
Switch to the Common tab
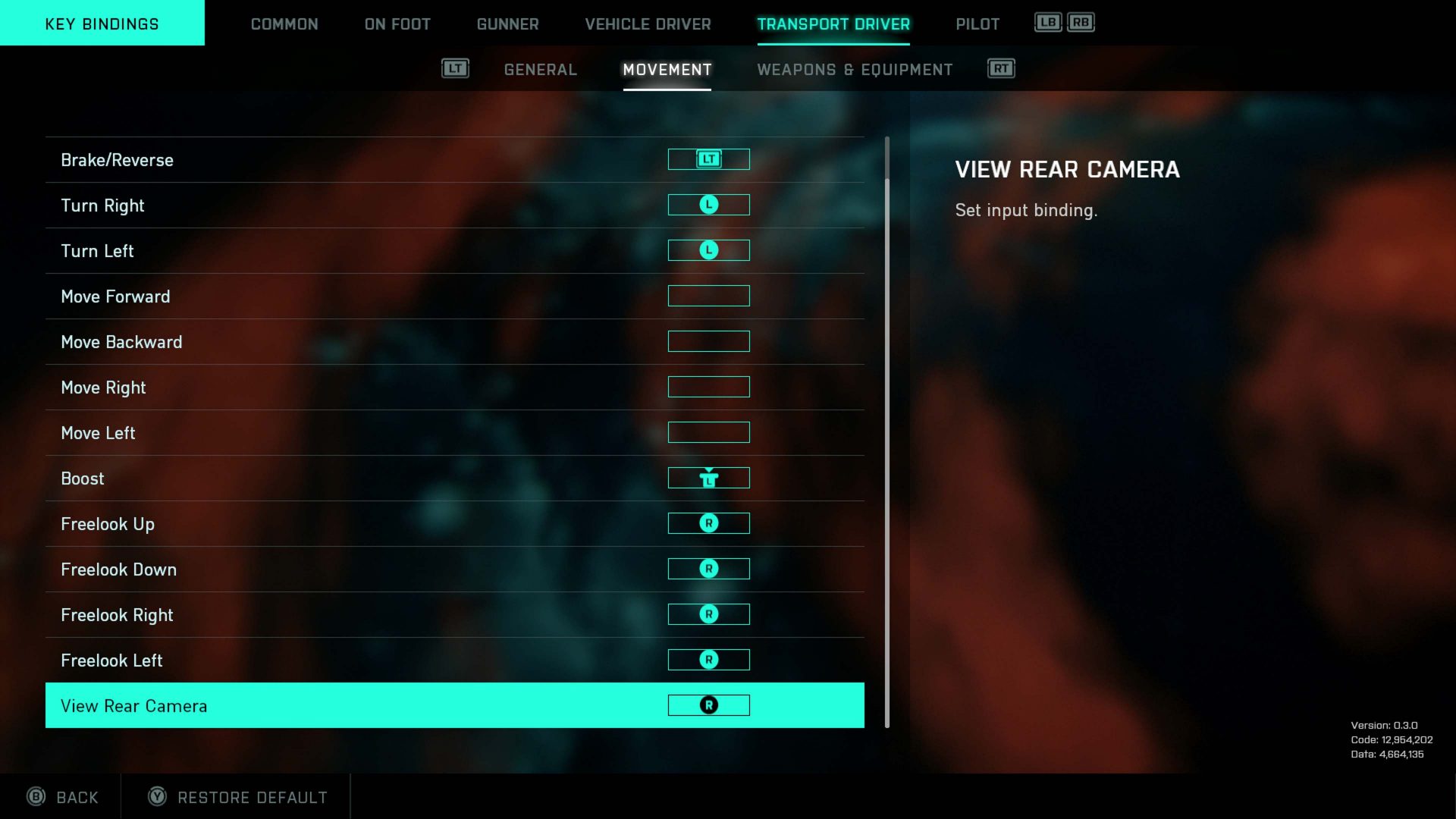(x=284, y=24)
